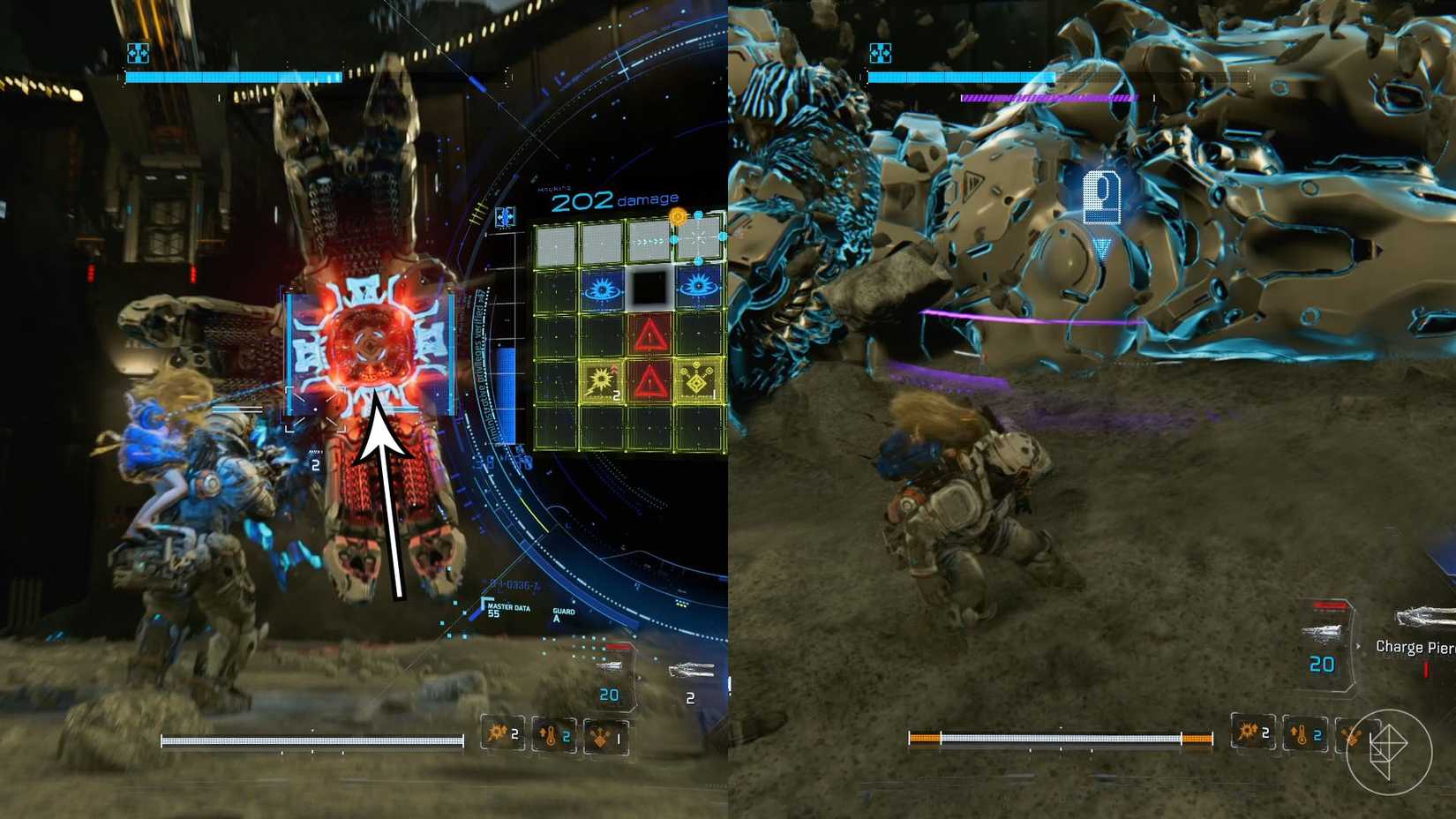The width and height of the screenshot is (1456, 819).
Task: Toggle the orange cursor node on the hacking grid
Action: (x=679, y=216)
